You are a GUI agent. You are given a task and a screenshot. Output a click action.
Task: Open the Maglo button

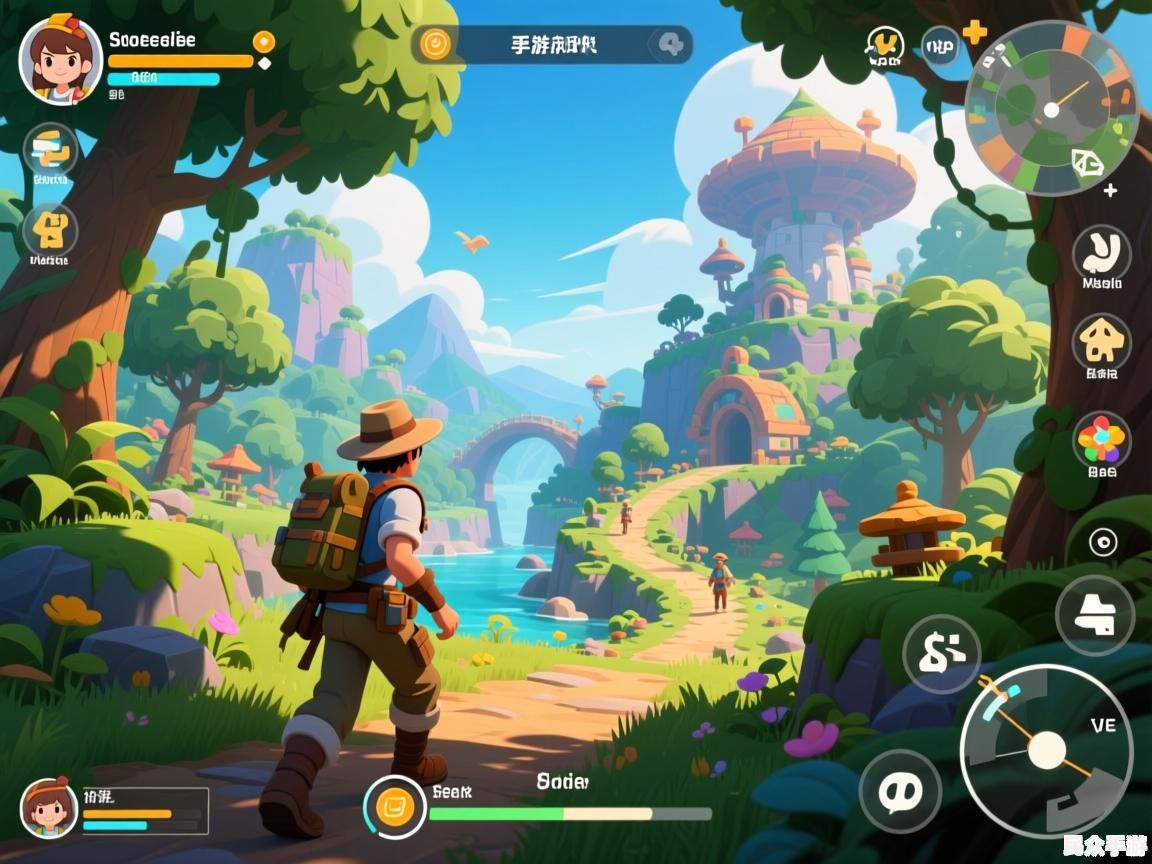(x=1102, y=253)
